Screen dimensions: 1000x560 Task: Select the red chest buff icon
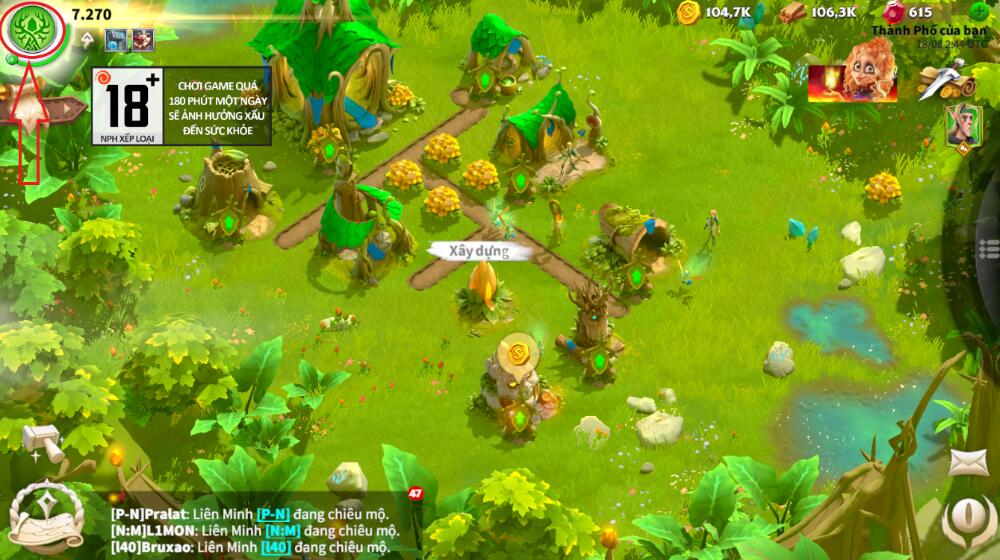(143, 41)
